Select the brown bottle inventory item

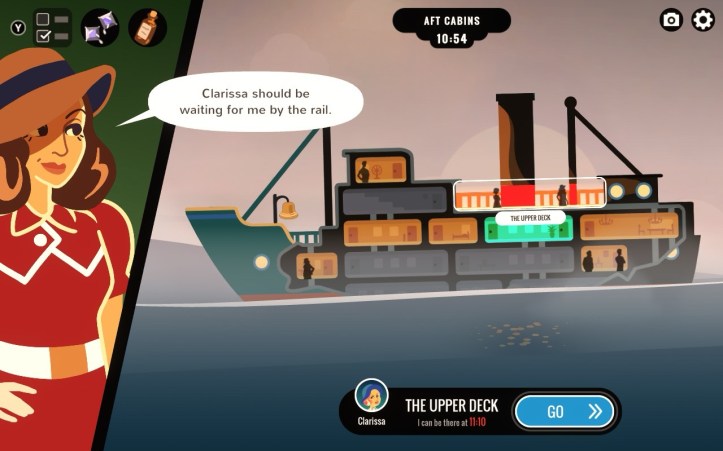(147, 27)
